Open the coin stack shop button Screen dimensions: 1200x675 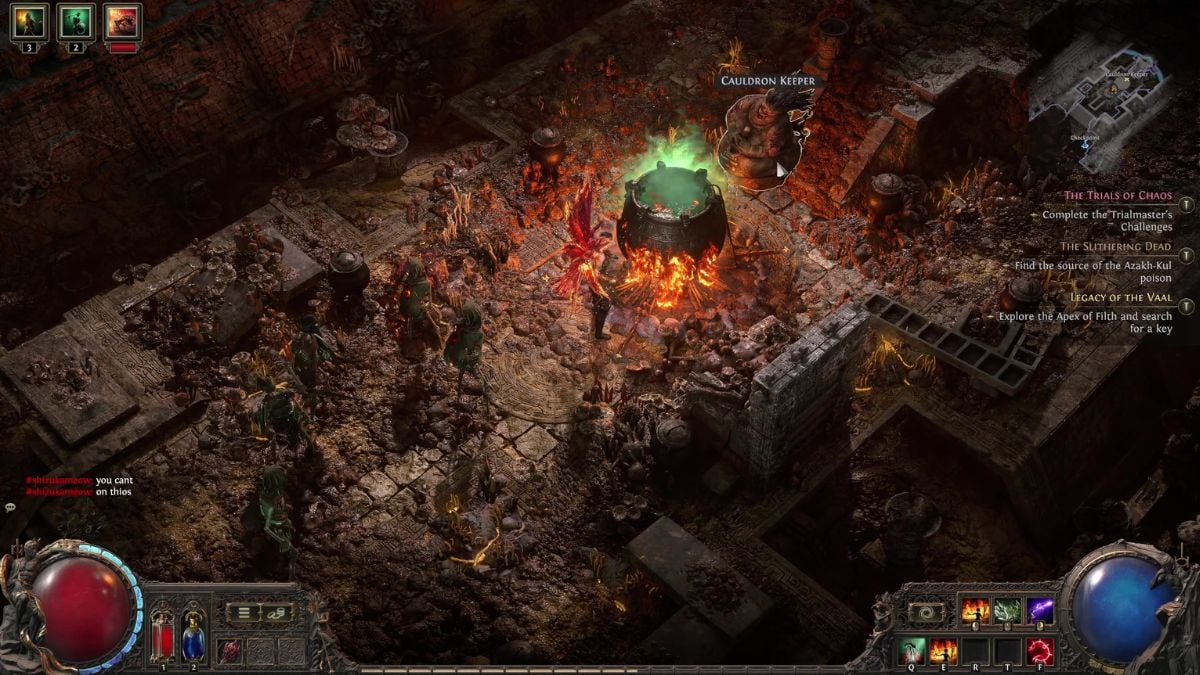point(275,610)
